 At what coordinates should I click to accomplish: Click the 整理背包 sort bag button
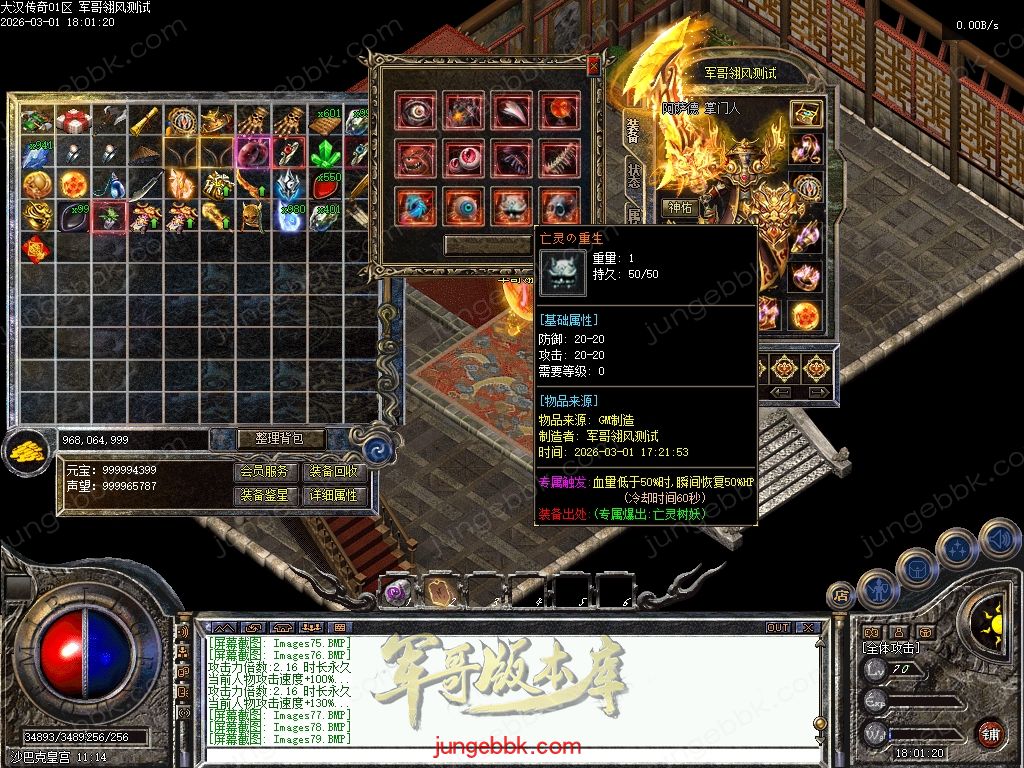pos(267,439)
